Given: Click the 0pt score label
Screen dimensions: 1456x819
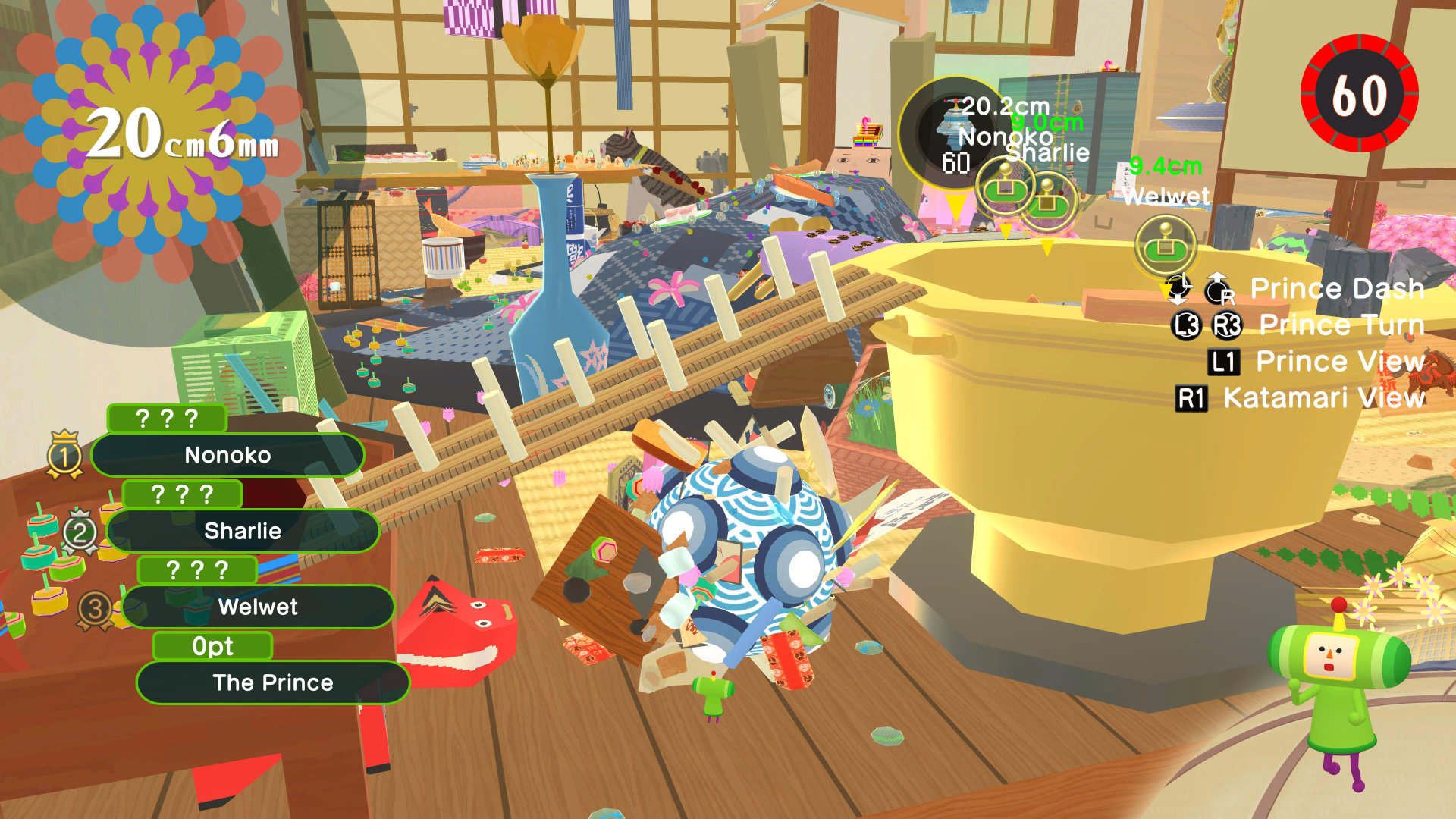Looking at the screenshot, I should pyautogui.click(x=213, y=645).
